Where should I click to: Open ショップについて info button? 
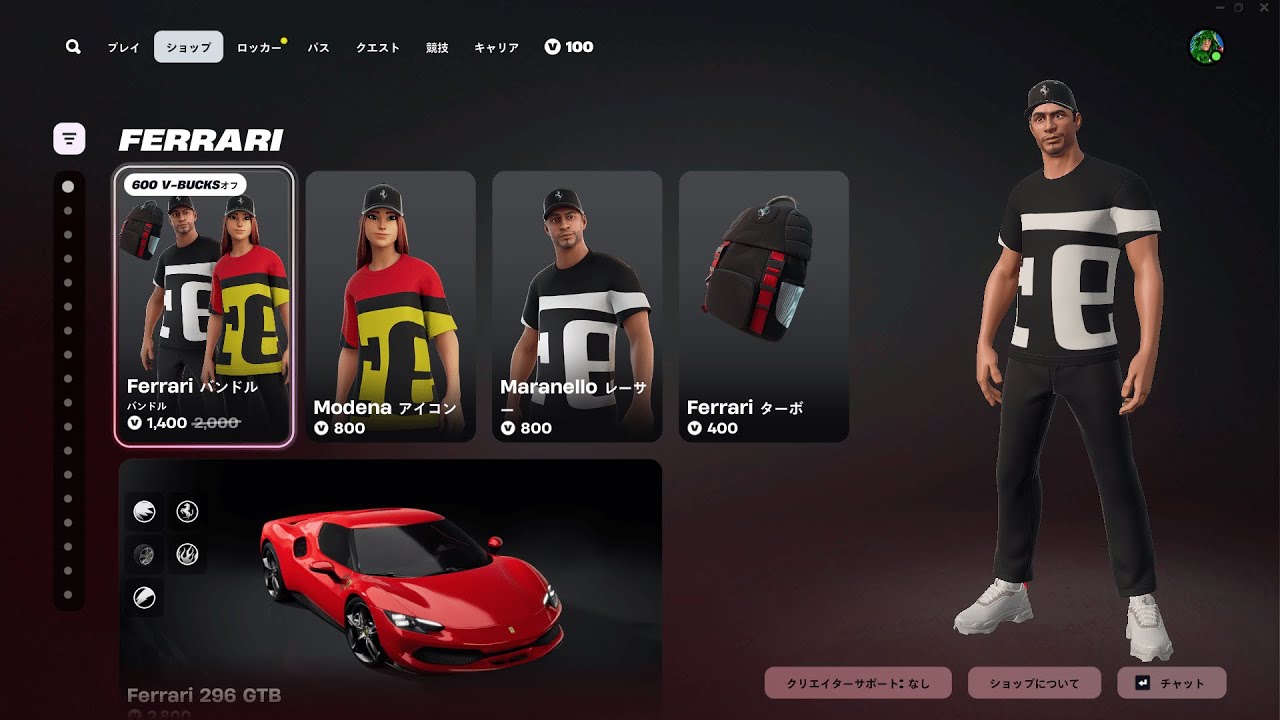[x=1034, y=683]
